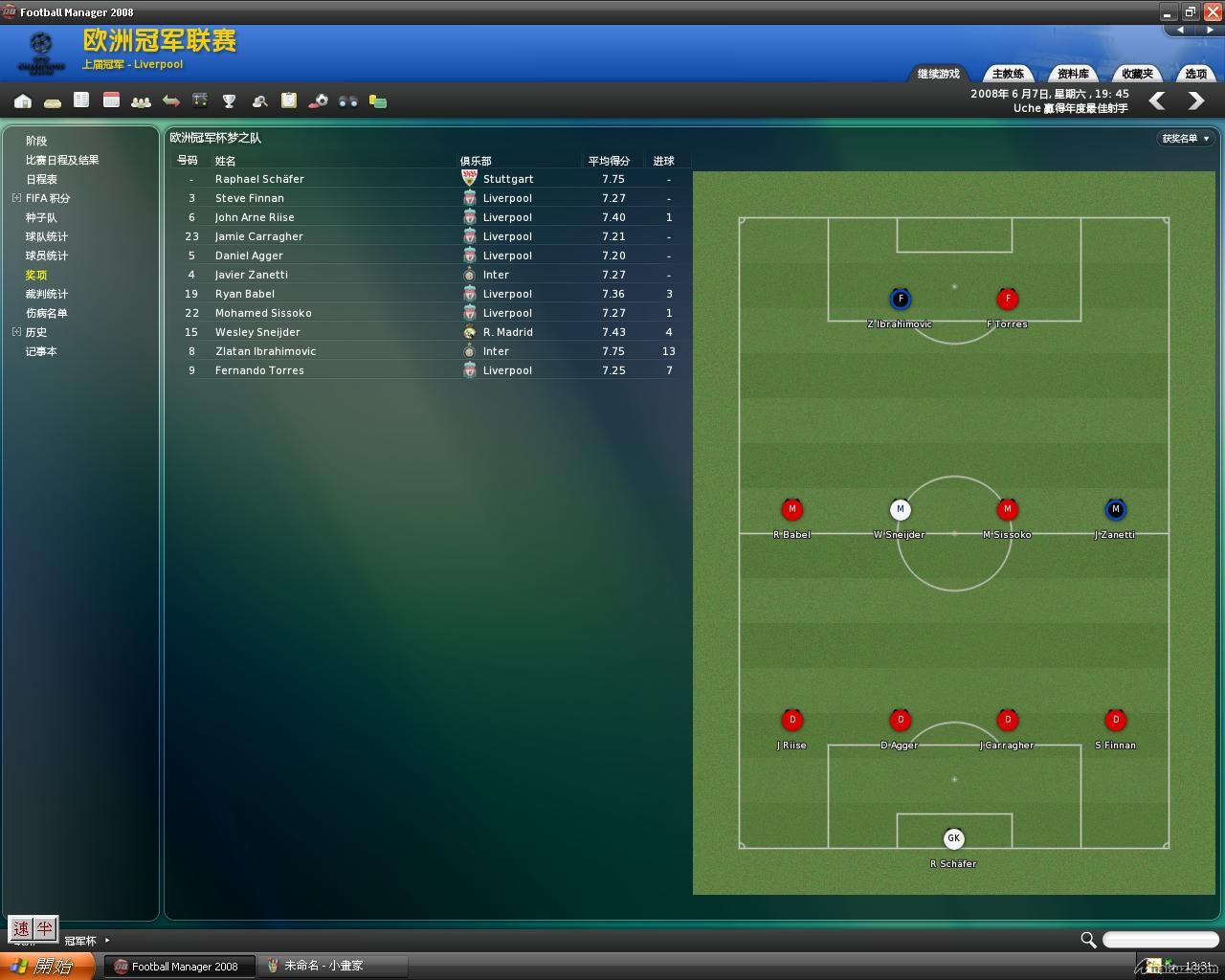Open 球员统计 player statistics
Image resolution: width=1225 pixels, height=980 pixels.
pos(47,256)
